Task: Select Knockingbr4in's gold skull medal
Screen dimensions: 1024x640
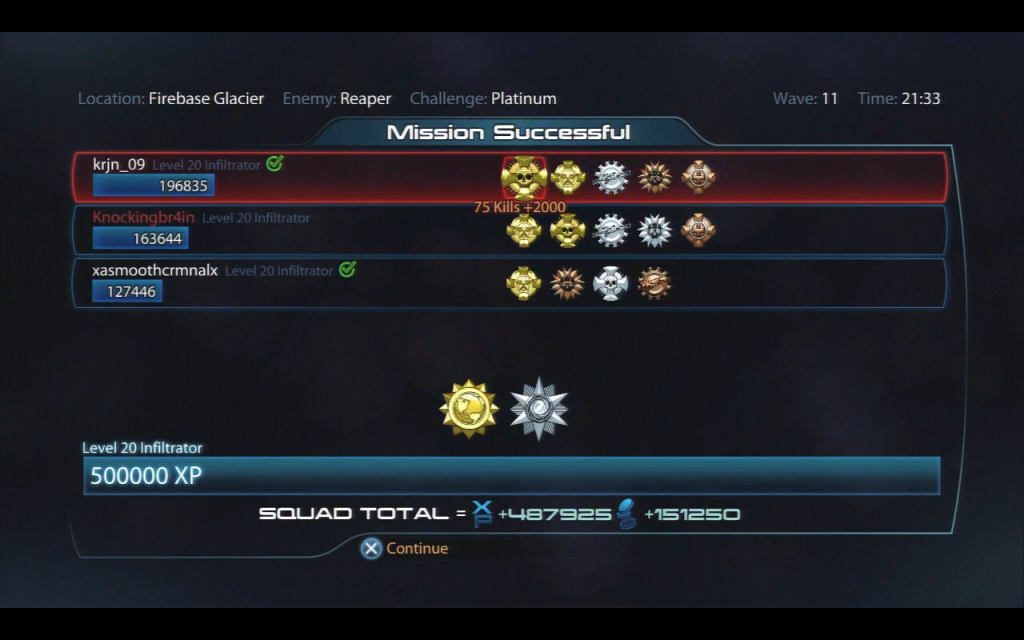Action: 567,230
